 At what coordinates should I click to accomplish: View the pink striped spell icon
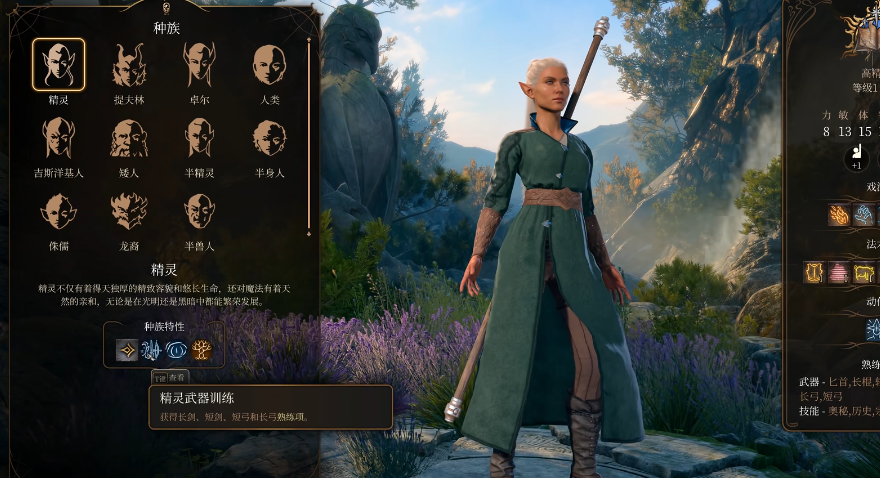(x=838, y=272)
